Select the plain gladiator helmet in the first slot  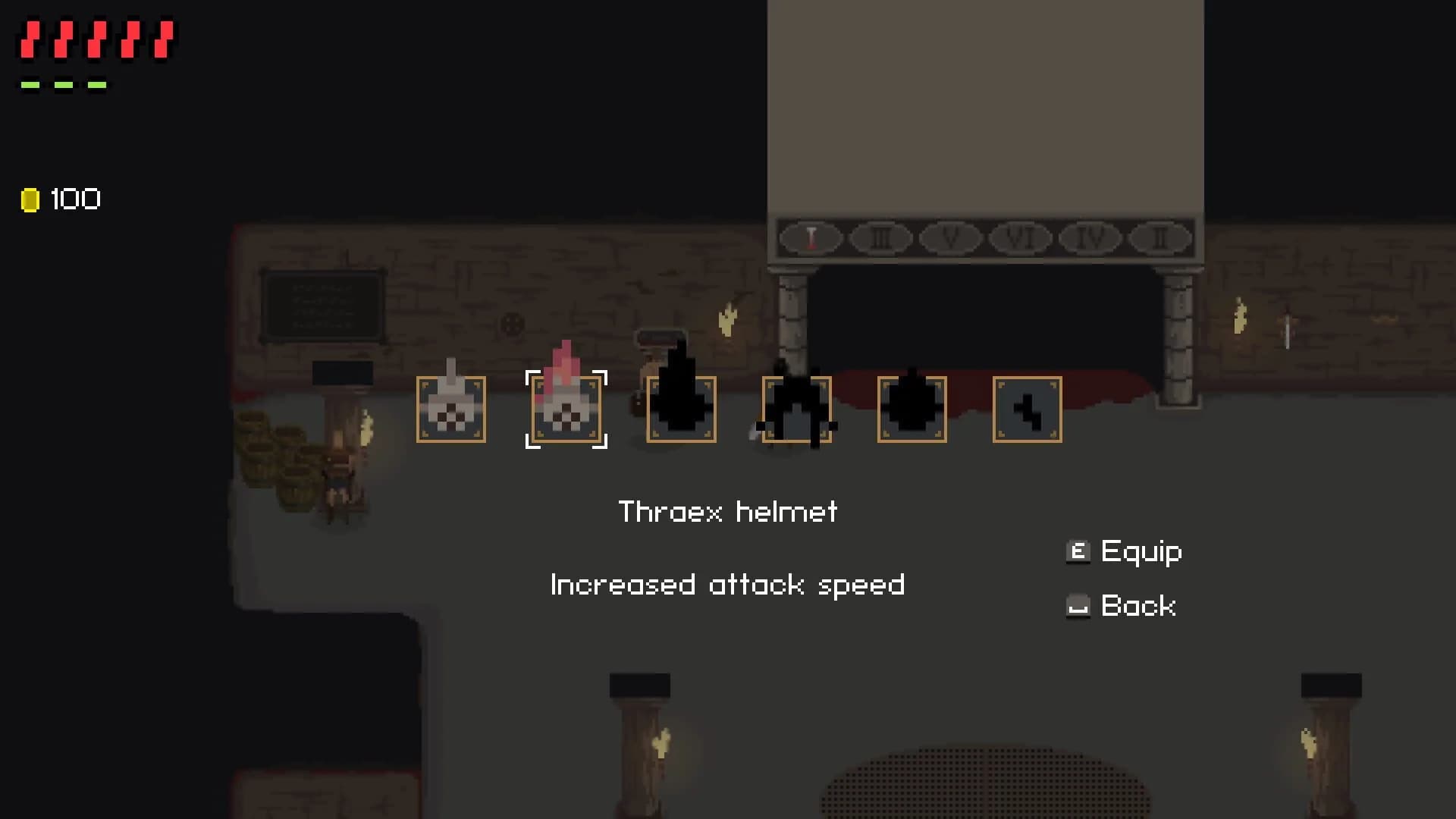click(x=452, y=409)
